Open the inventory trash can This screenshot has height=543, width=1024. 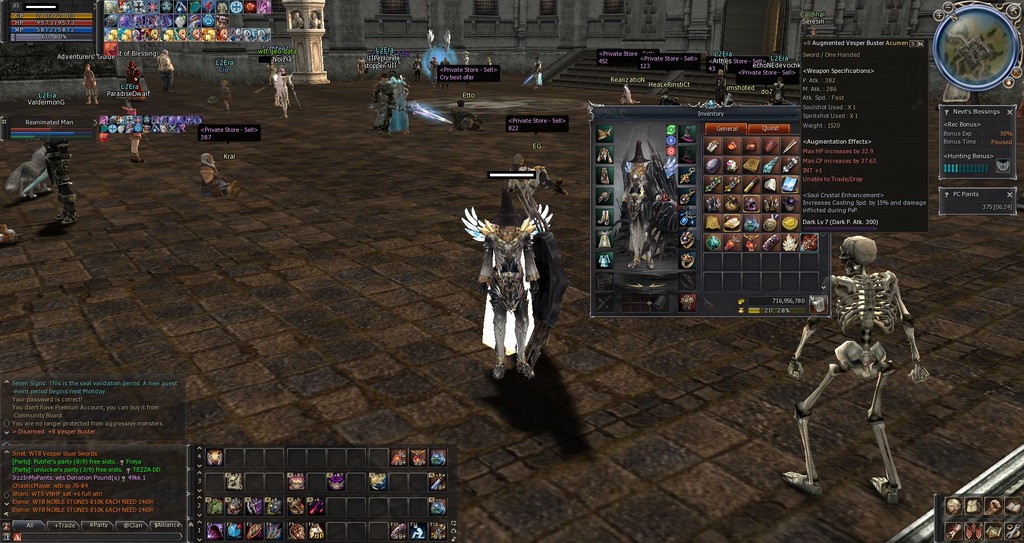coord(817,304)
